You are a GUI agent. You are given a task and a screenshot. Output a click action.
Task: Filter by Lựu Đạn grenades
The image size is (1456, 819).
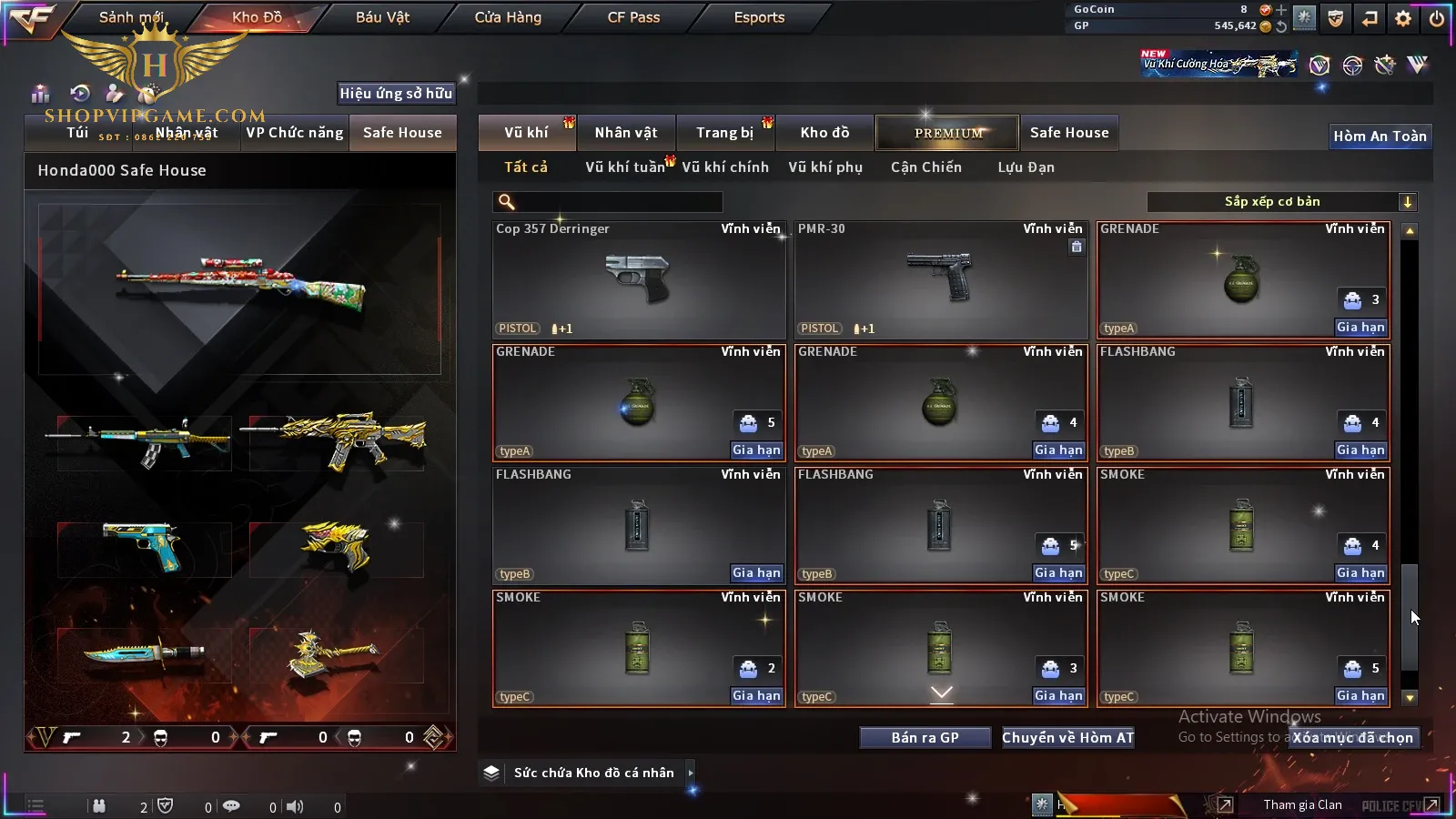tap(1026, 167)
